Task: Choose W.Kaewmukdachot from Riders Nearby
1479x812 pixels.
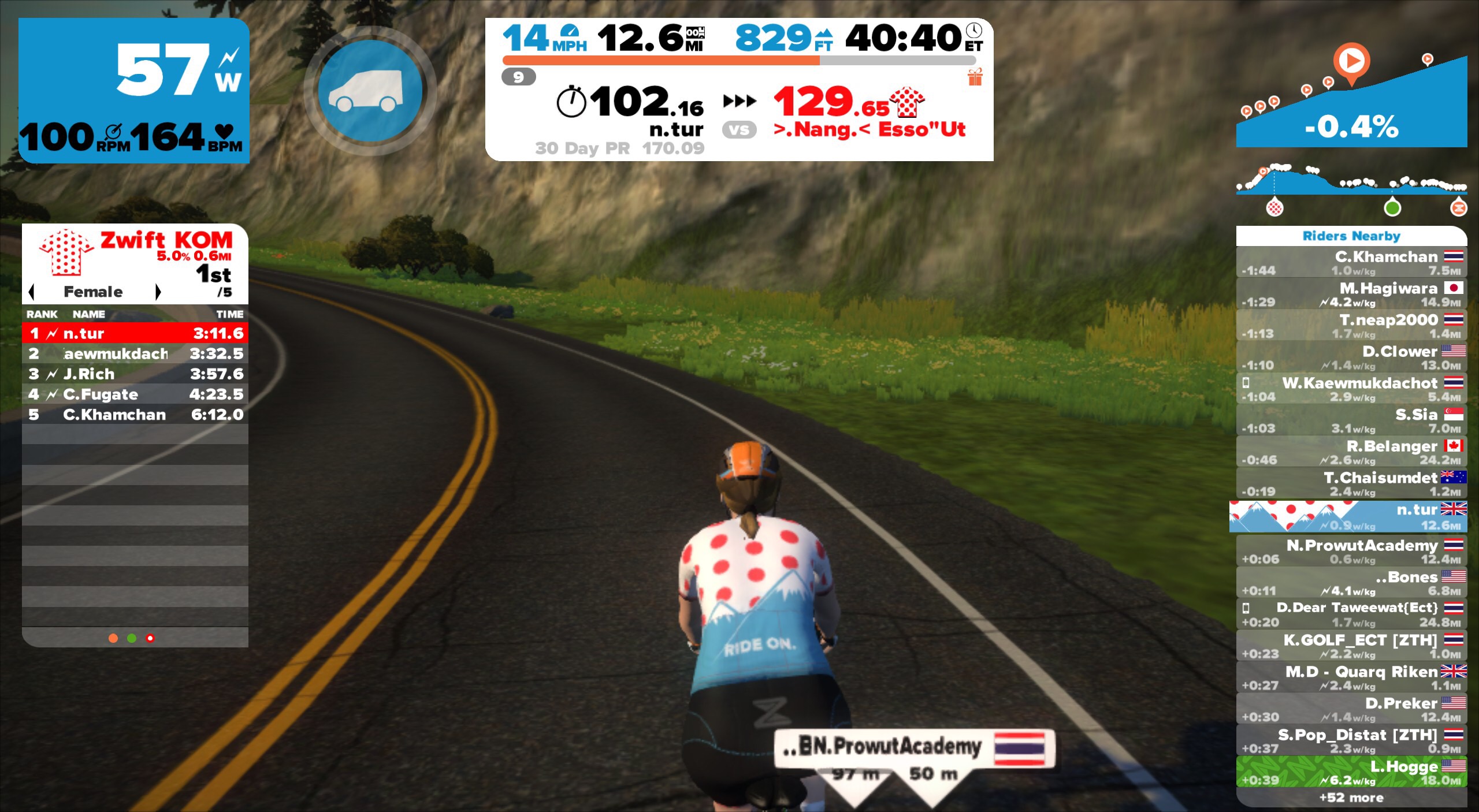Action: tap(1351, 389)
